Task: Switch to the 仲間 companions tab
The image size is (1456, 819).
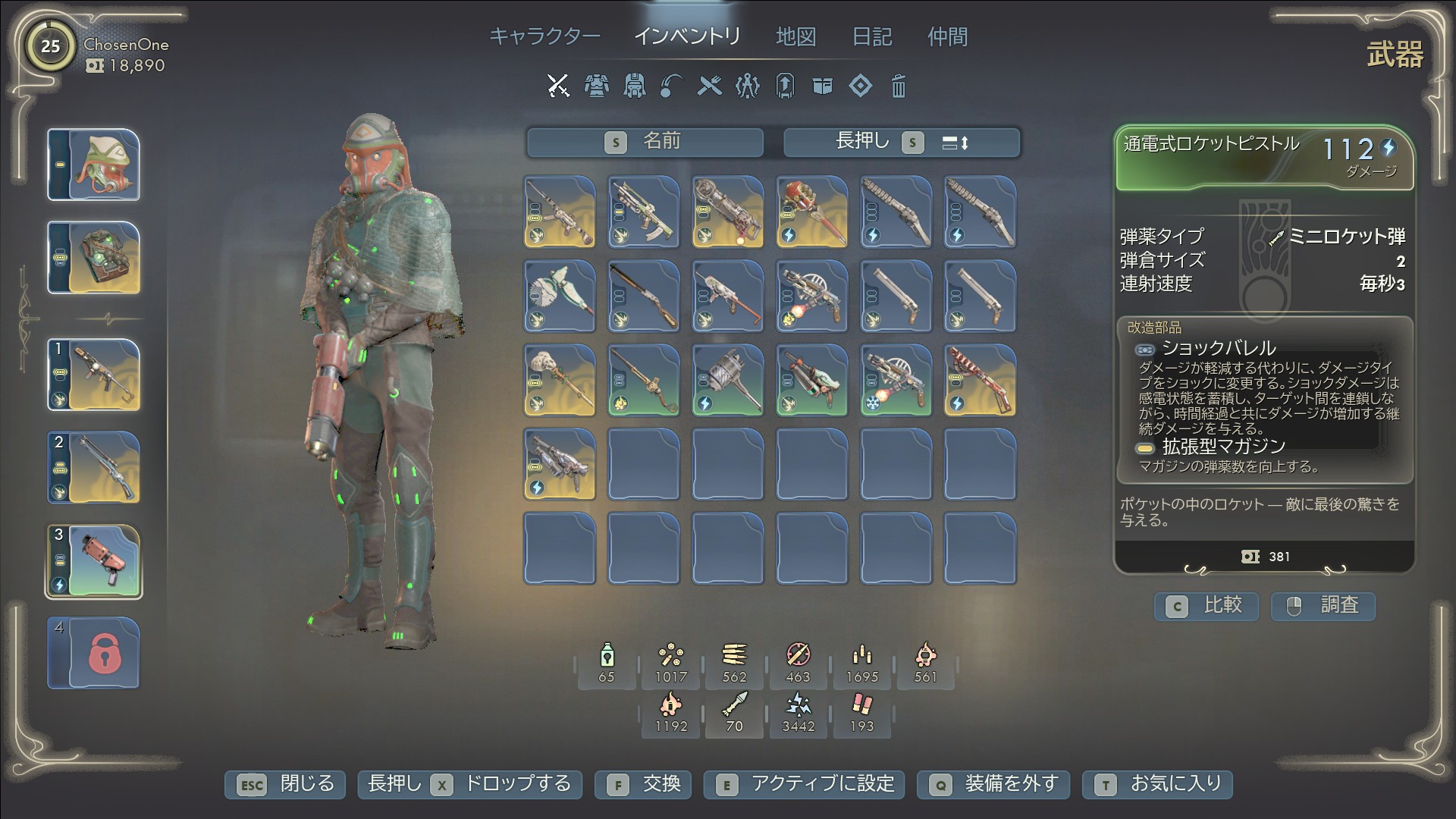Action: (947, 36)
